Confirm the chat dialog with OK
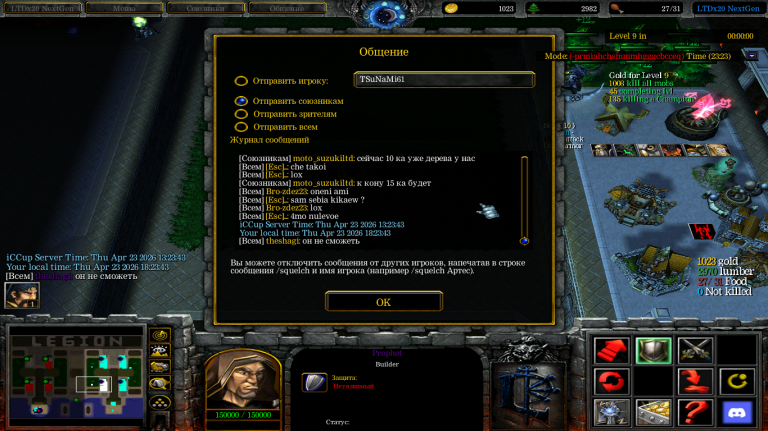 (384, 301)
